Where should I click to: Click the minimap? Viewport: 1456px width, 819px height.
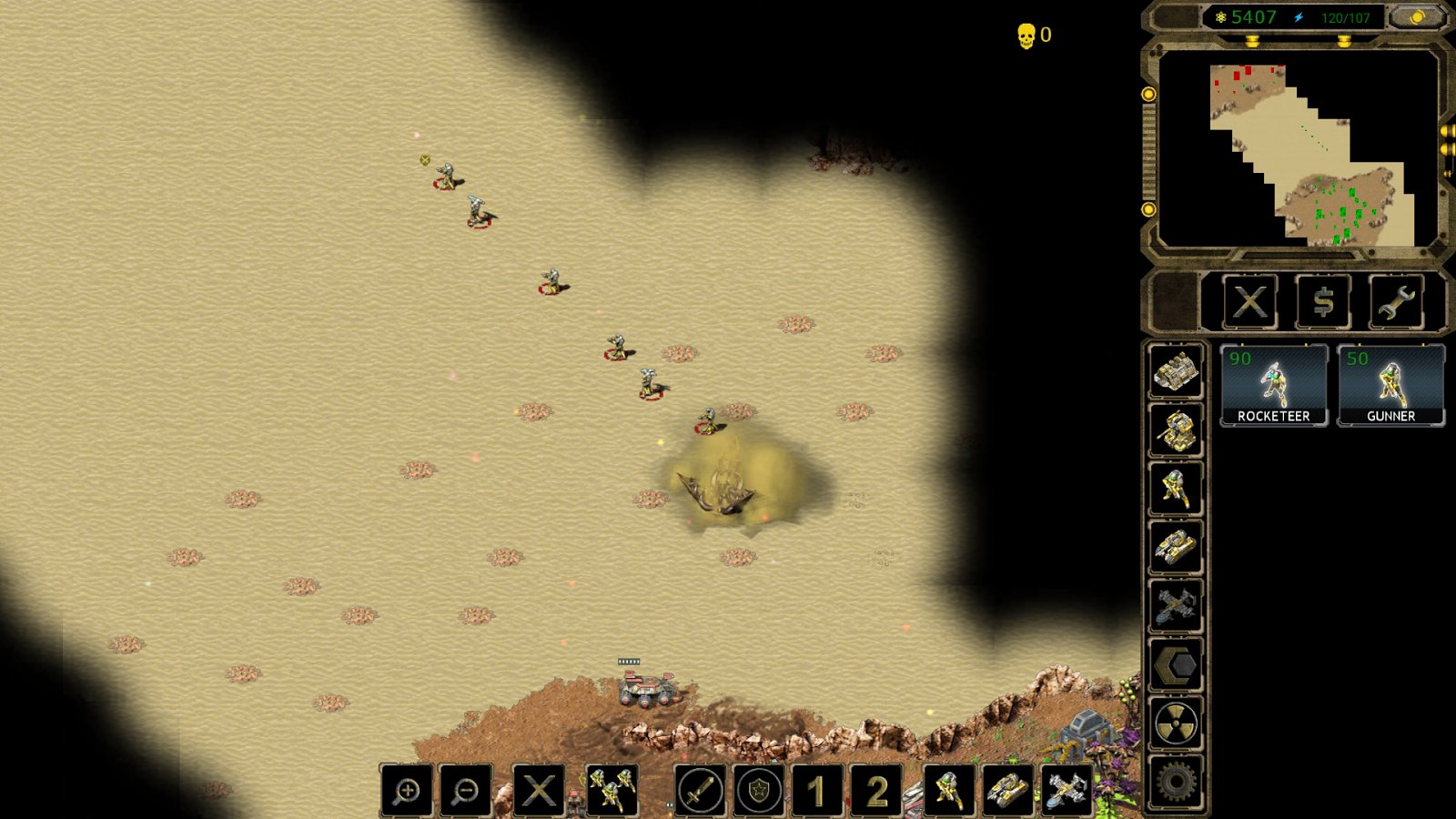click(1297, 147)
